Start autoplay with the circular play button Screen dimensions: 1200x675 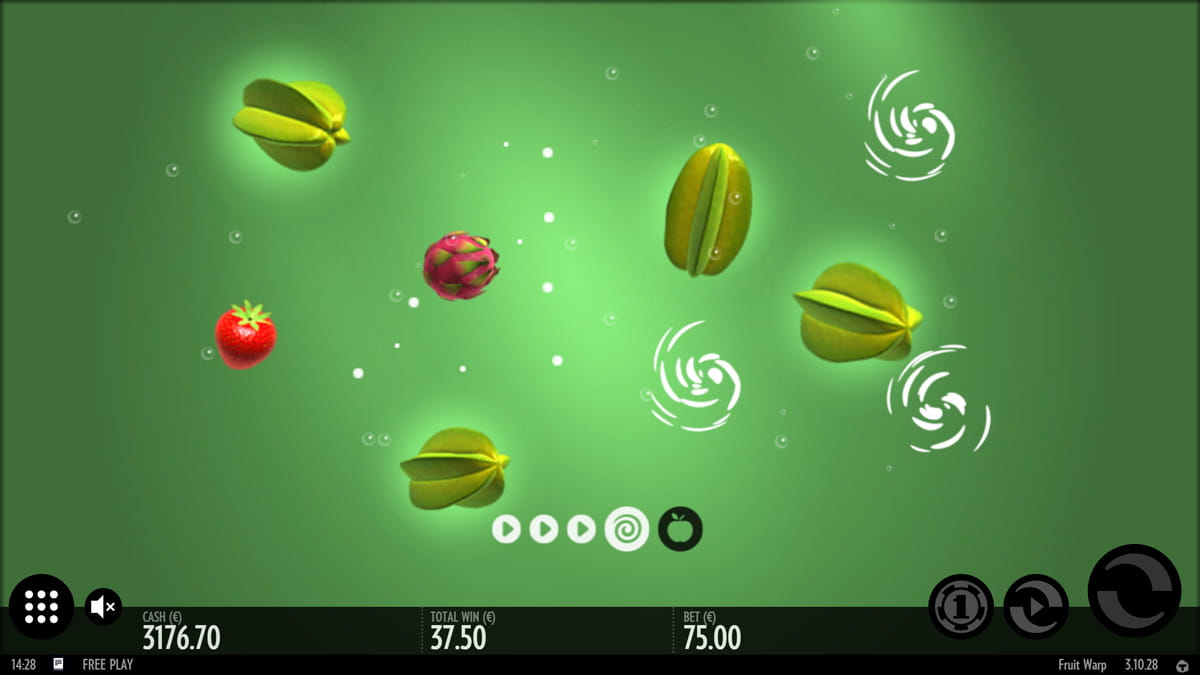[1035, 606]
